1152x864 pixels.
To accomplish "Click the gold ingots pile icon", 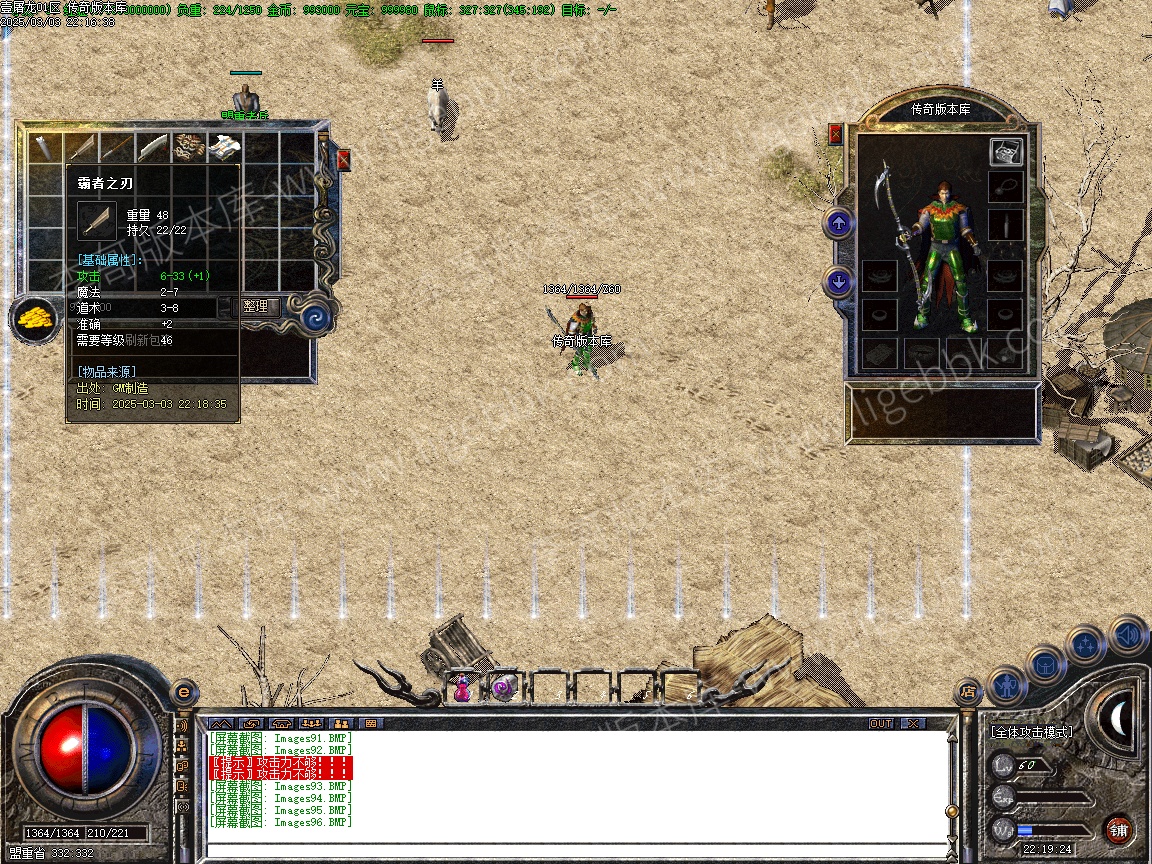I will click(x=34, y=319).
